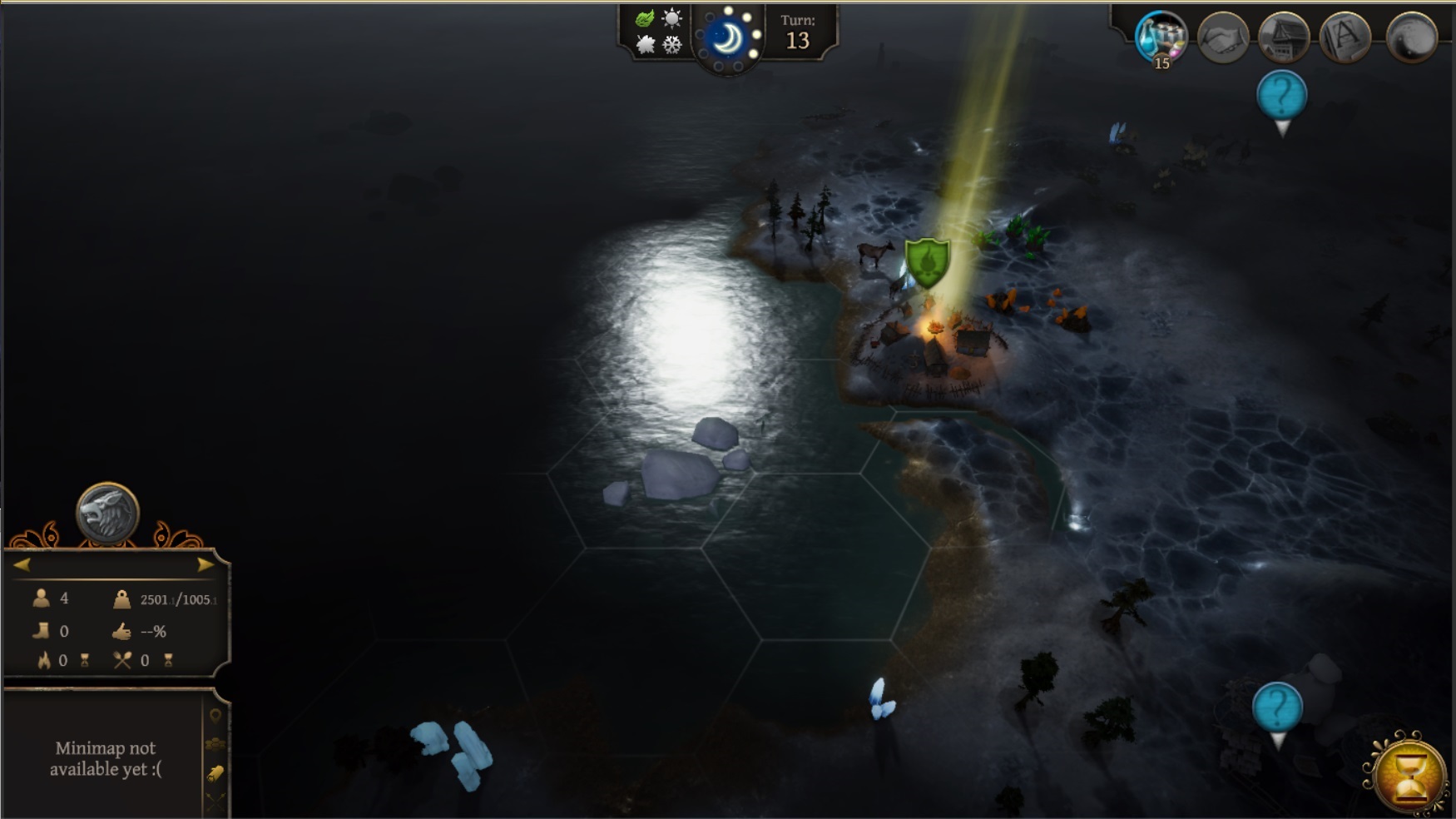The width and height of the screenshot is (1456, 819).
Task: Expand the population count details in the panel
Action: click(42, 598)
